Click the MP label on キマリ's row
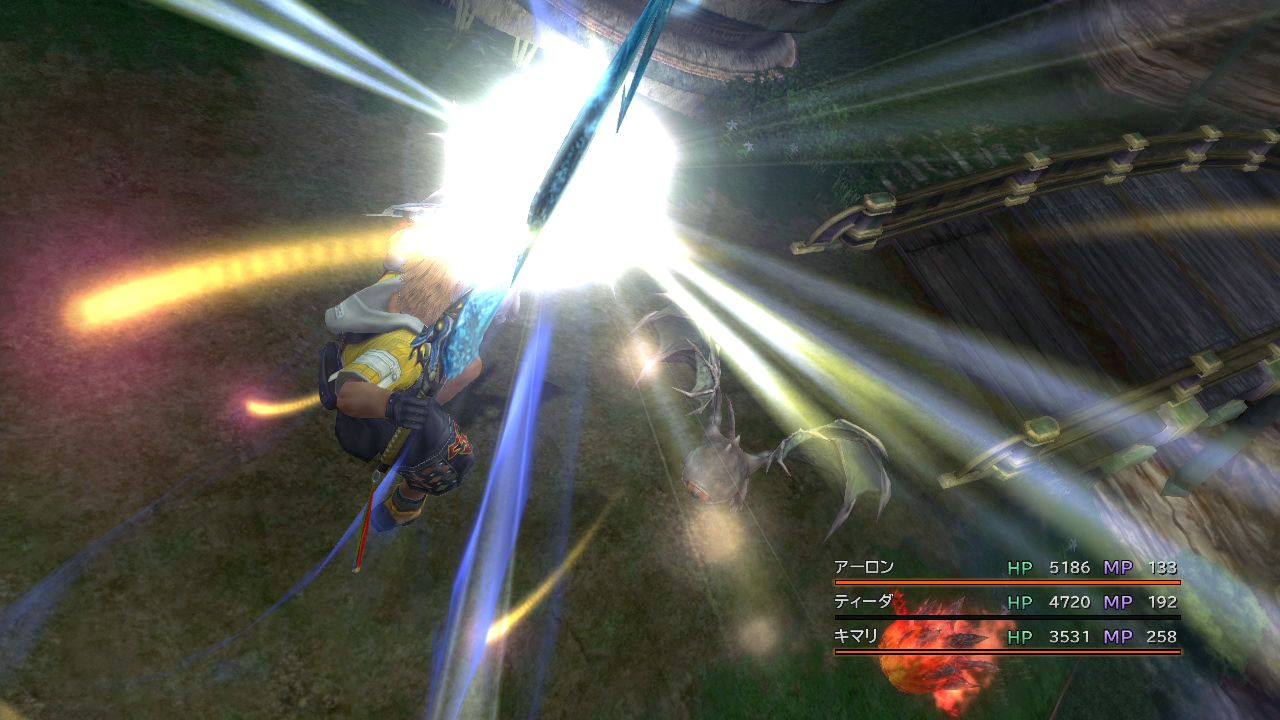This screenshot has width=1280, height=720. tap(1119, 636)
